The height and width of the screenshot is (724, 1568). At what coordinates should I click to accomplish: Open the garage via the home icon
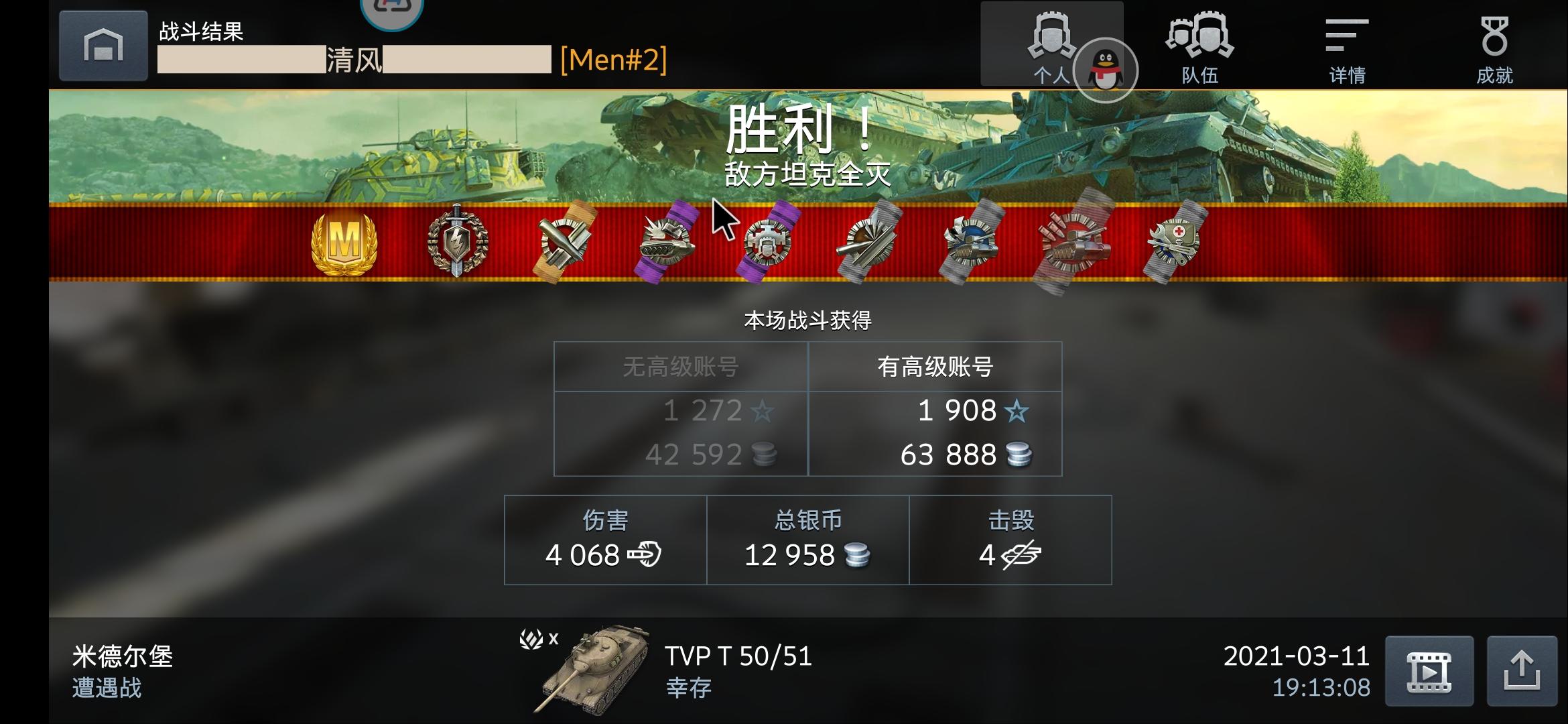pos(102,46)
